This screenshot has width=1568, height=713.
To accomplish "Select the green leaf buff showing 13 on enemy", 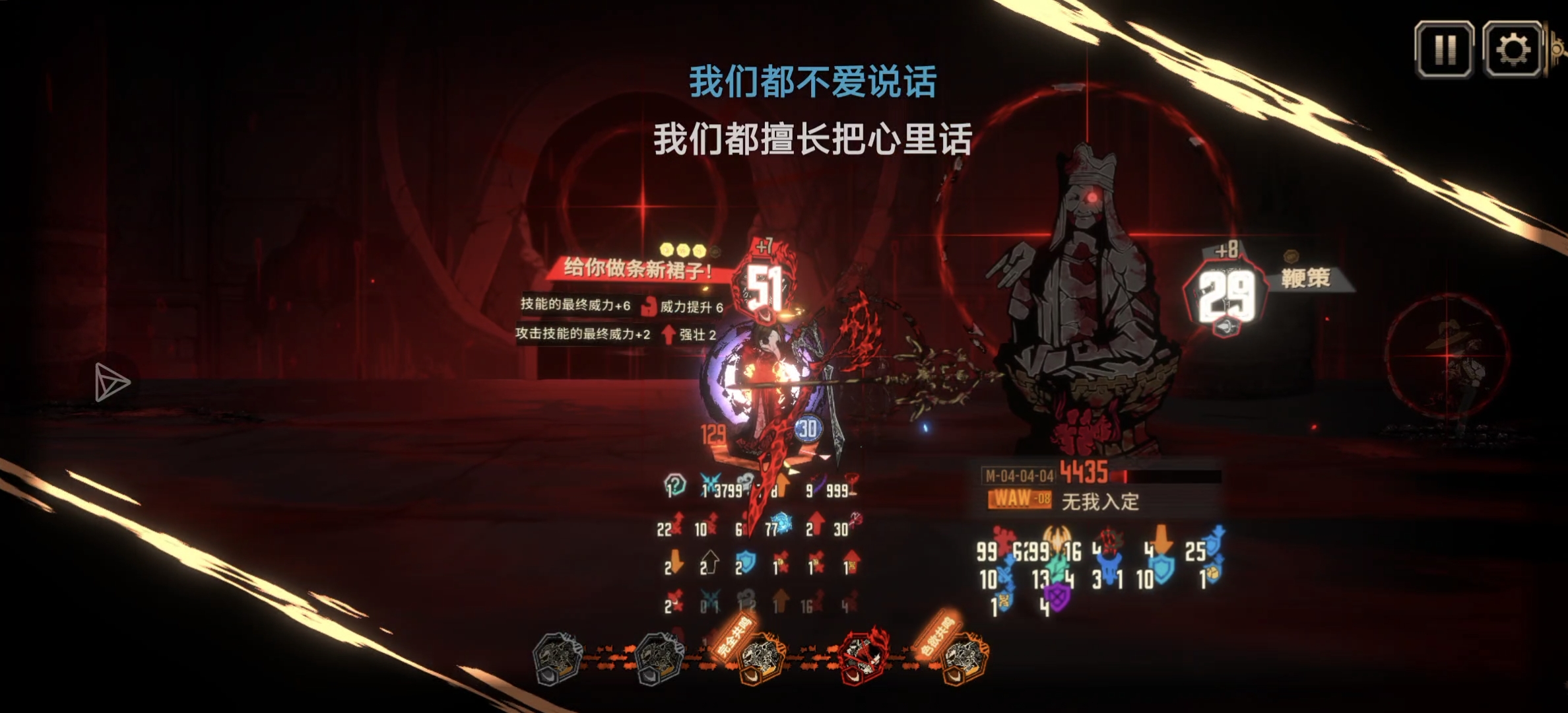I will tap(1057, 568).
